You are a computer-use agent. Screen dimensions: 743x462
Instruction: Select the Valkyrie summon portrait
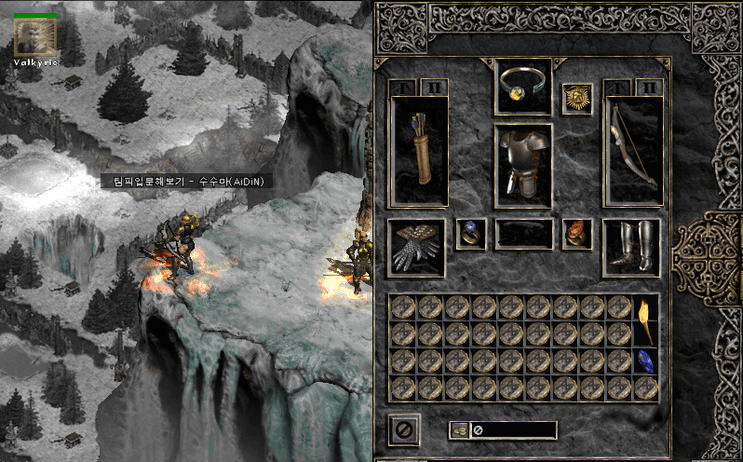[x=34, y=38]
